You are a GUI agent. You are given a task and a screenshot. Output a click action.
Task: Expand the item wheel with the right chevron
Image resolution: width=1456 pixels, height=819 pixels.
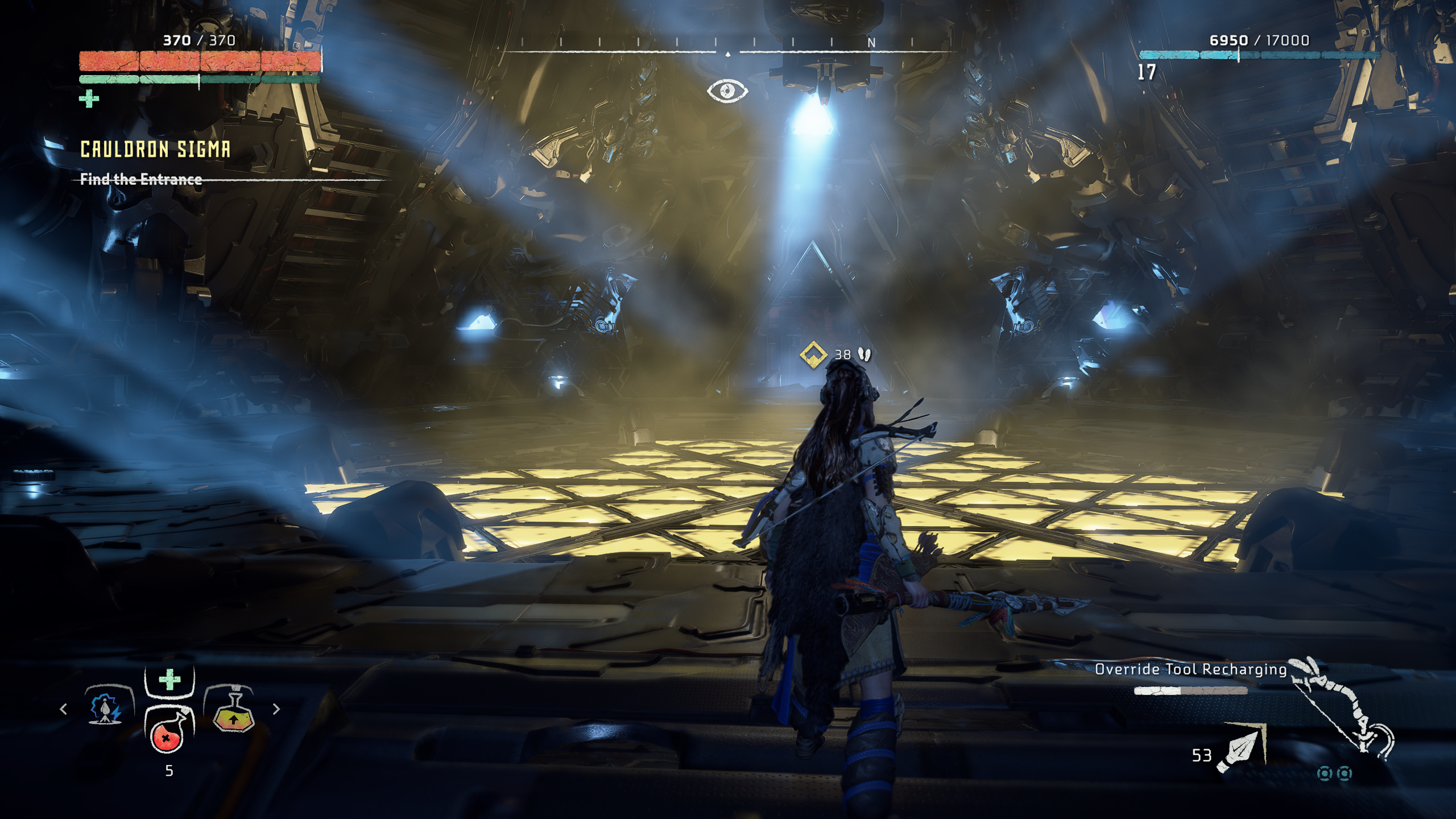(277, 709)
